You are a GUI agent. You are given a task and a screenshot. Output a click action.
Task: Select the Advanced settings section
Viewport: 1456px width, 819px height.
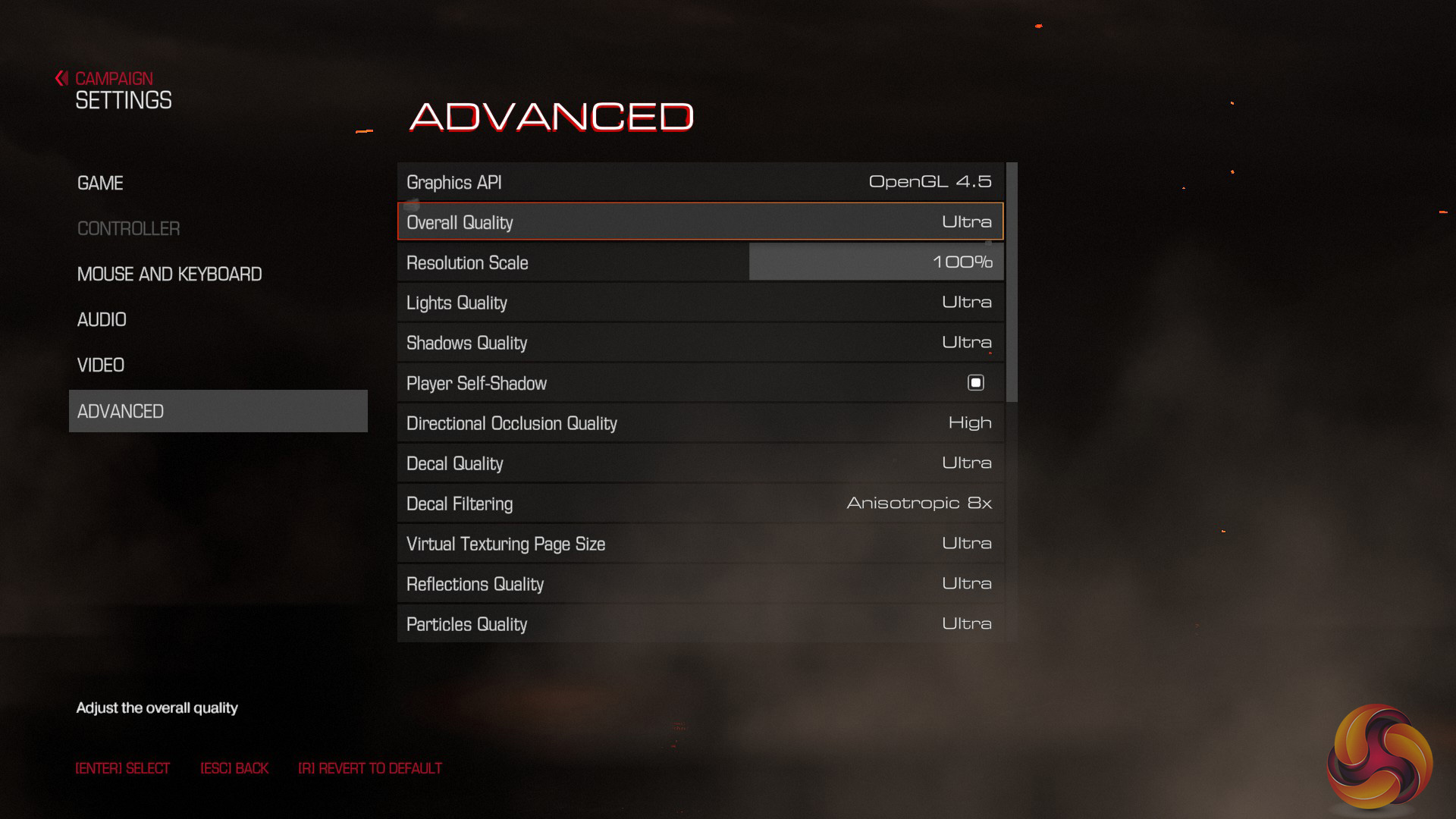(218, 411)
